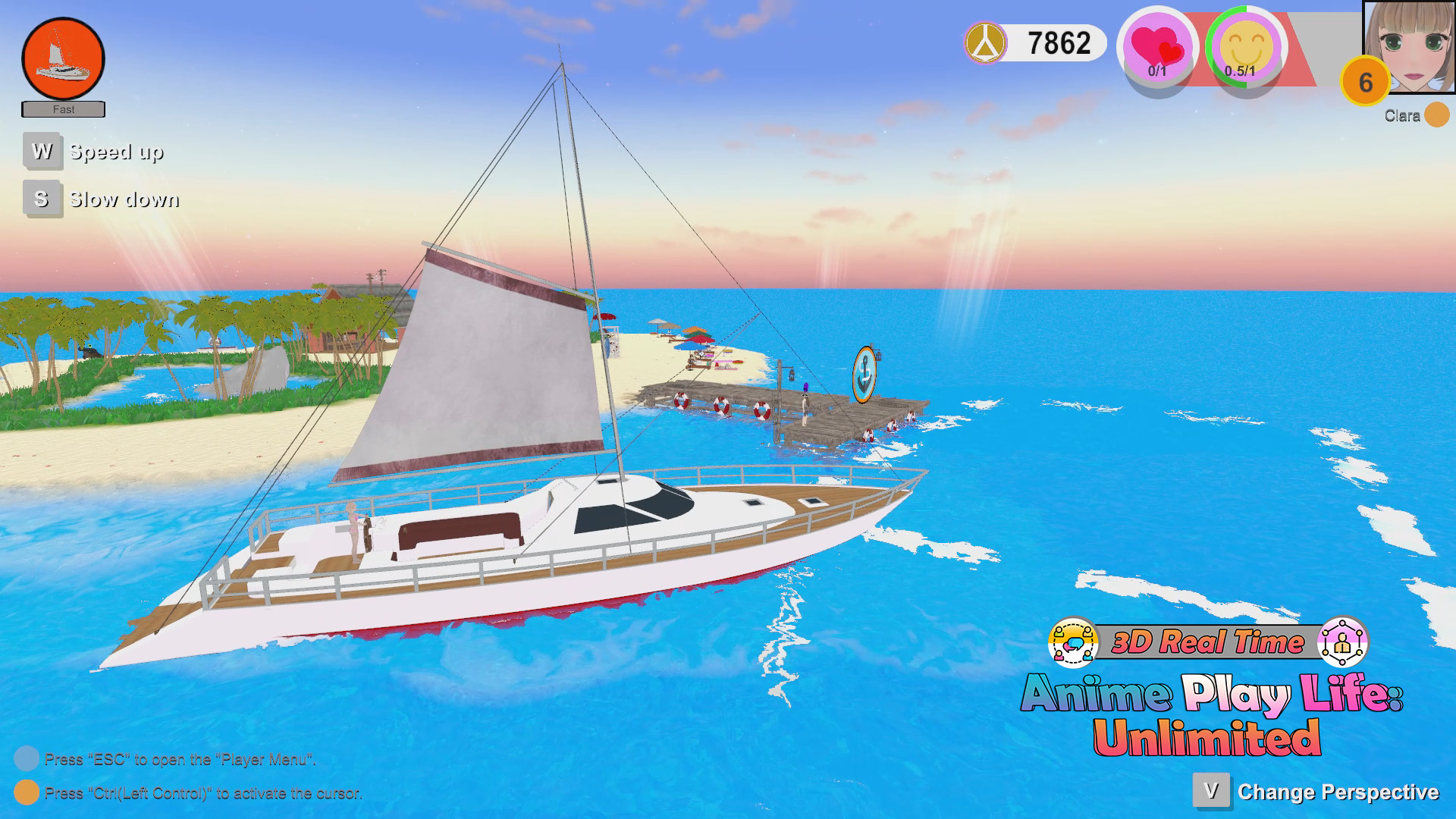The width and height of the screenshot is (1456, 819).
Task: Toggle the Fast speed indicator below the boat icon
Action: [x=64, y=109]
